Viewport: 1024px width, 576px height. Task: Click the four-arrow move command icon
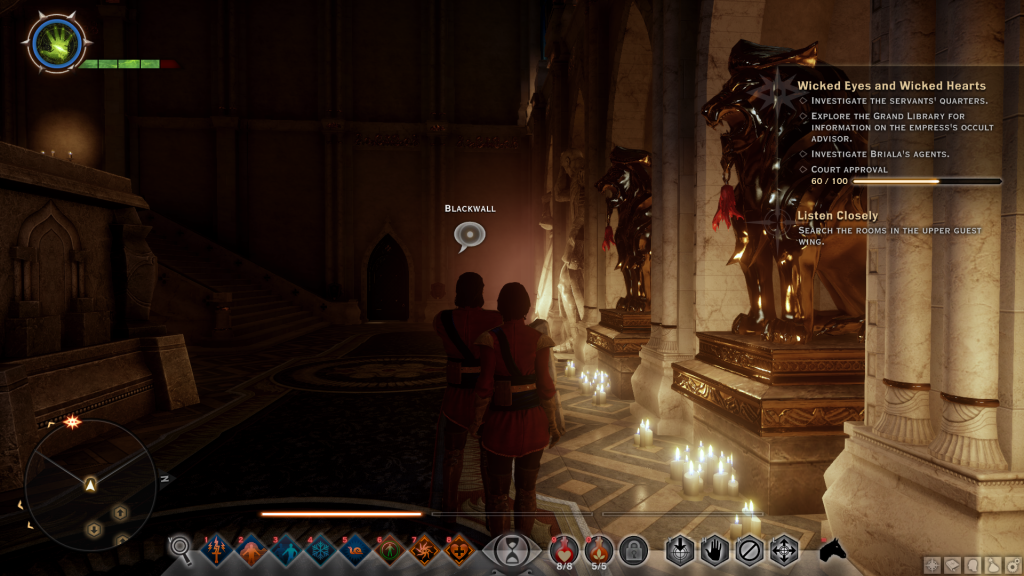[783, 550]
